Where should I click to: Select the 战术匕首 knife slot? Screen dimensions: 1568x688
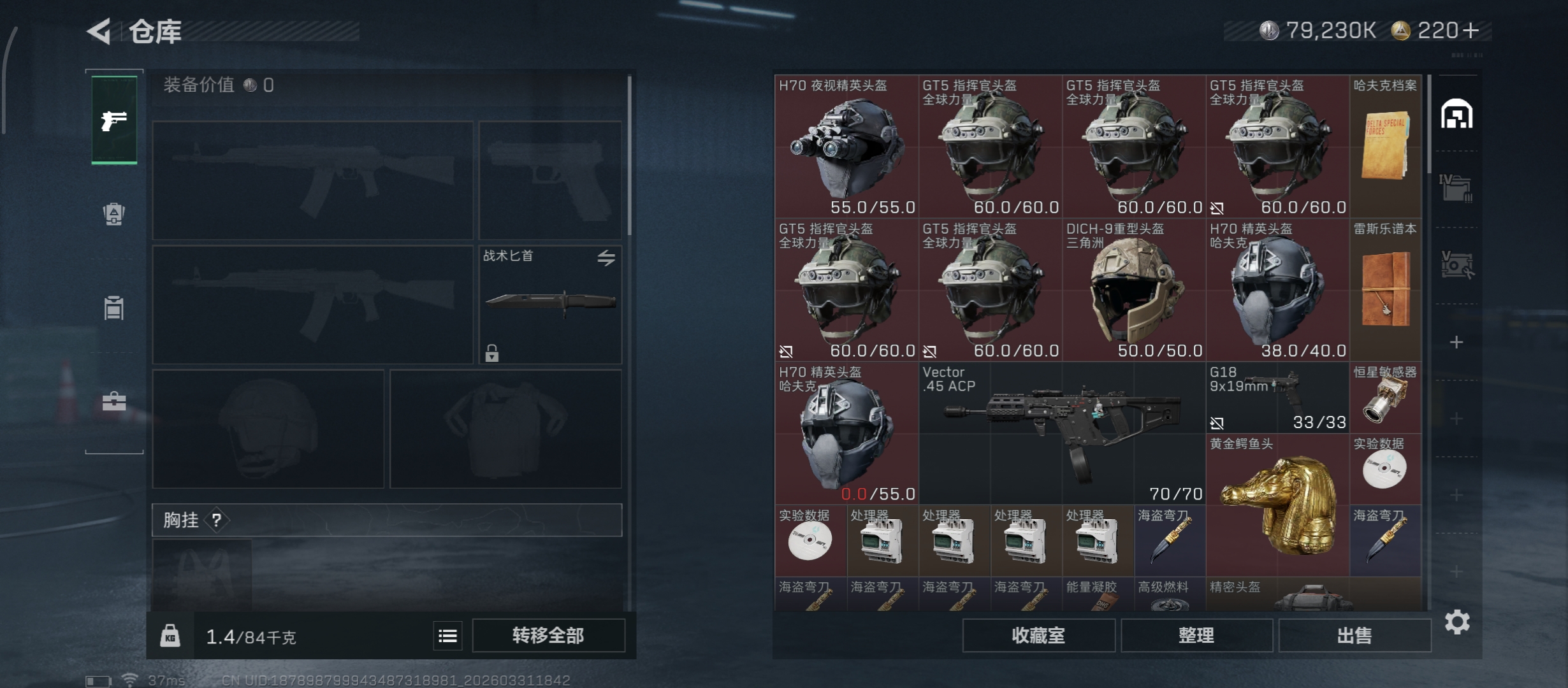(x=550, y=305)
